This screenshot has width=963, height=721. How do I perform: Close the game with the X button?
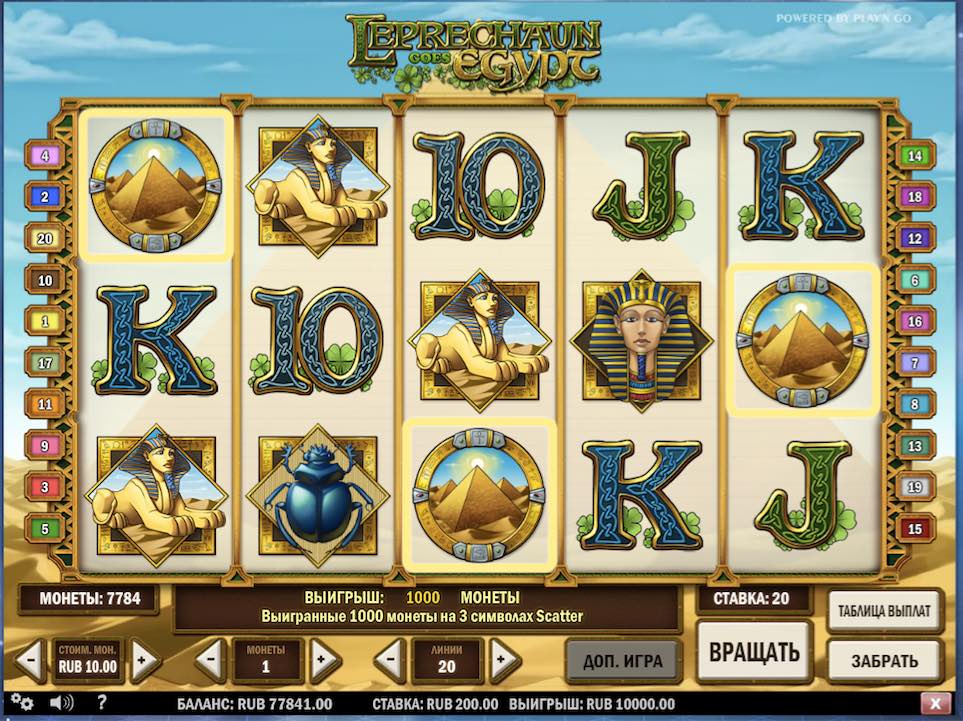tap(935, 703)
